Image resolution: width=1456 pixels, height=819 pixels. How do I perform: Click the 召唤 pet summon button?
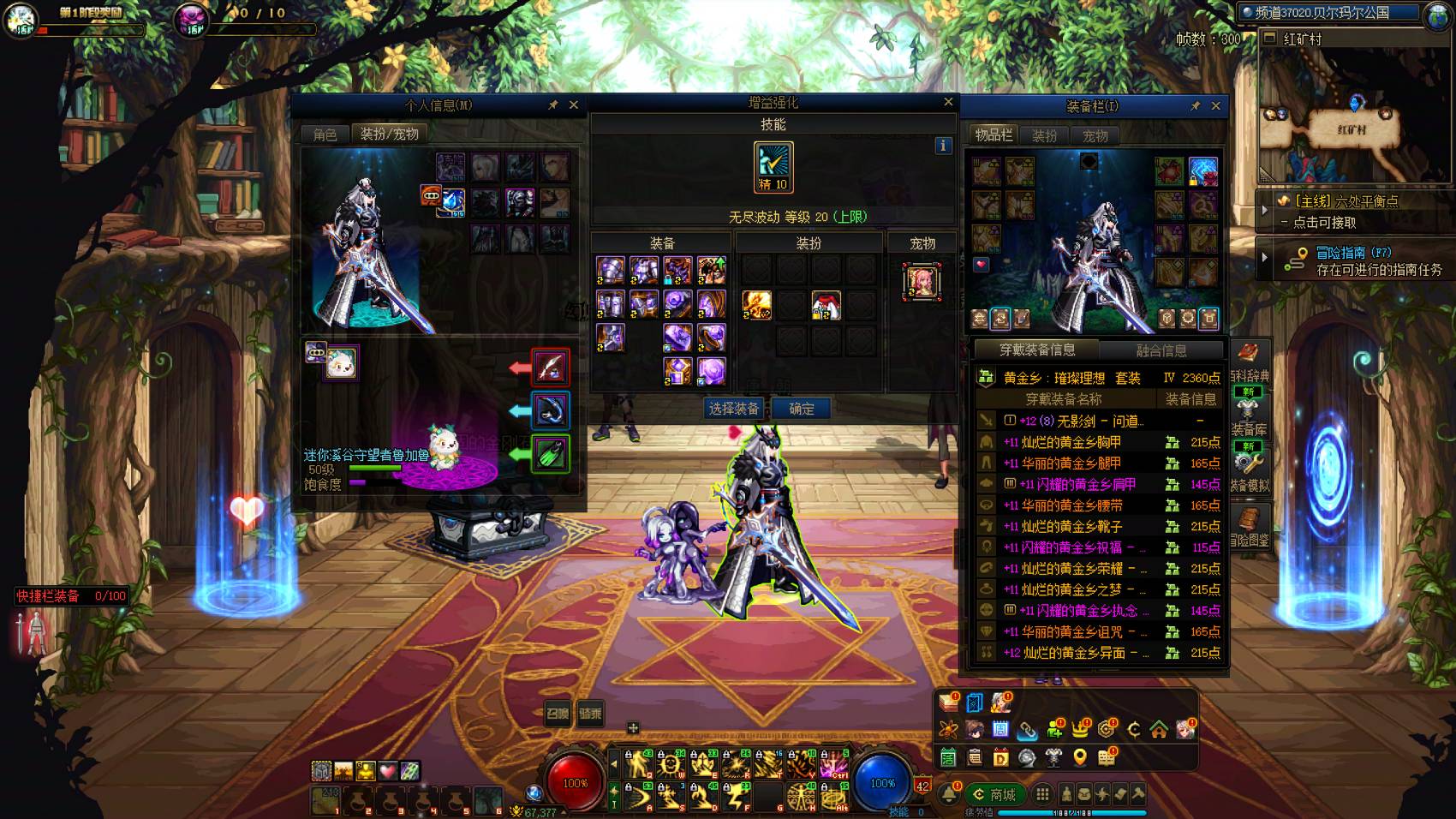558,713
